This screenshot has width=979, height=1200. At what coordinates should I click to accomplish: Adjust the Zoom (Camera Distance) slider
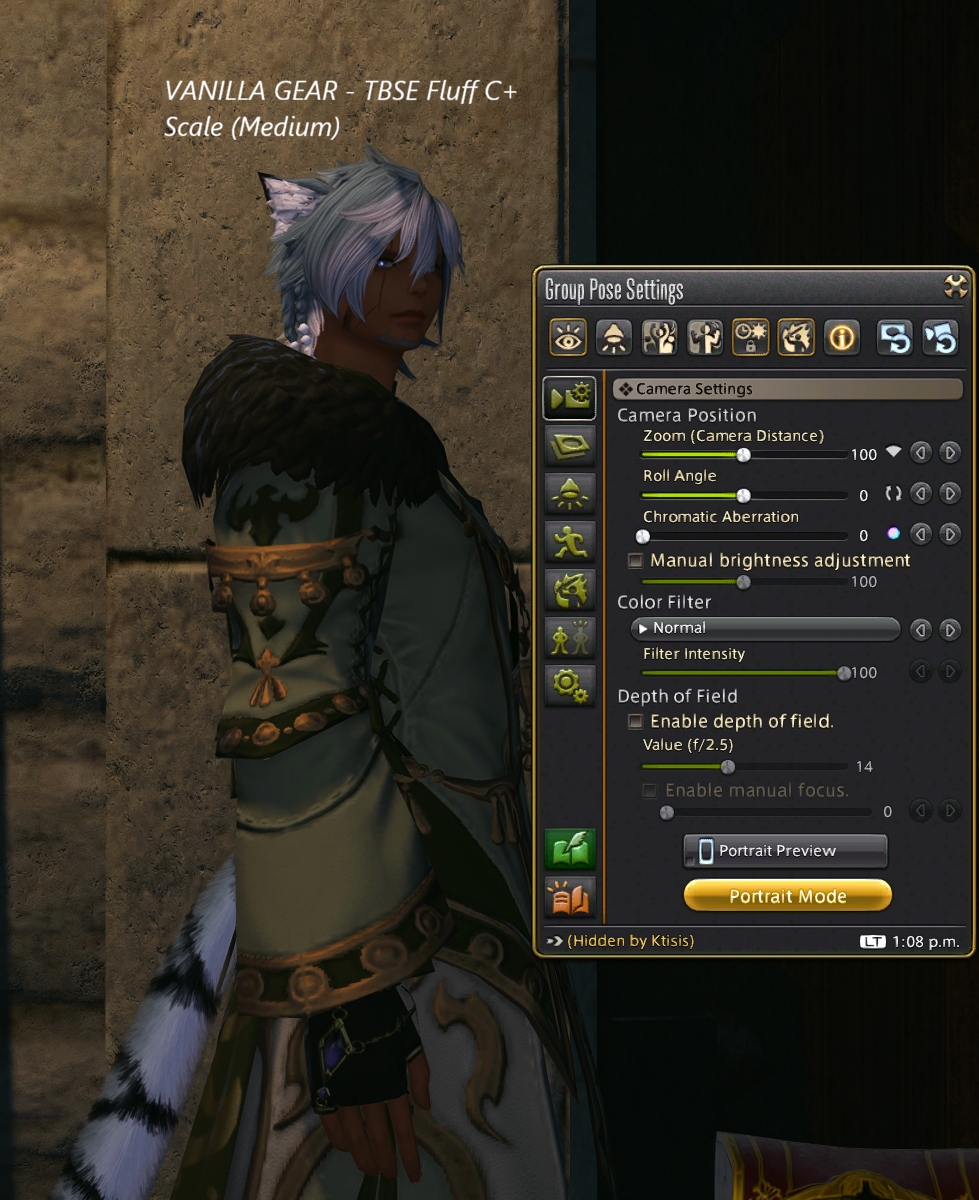(x=743, y=454)
